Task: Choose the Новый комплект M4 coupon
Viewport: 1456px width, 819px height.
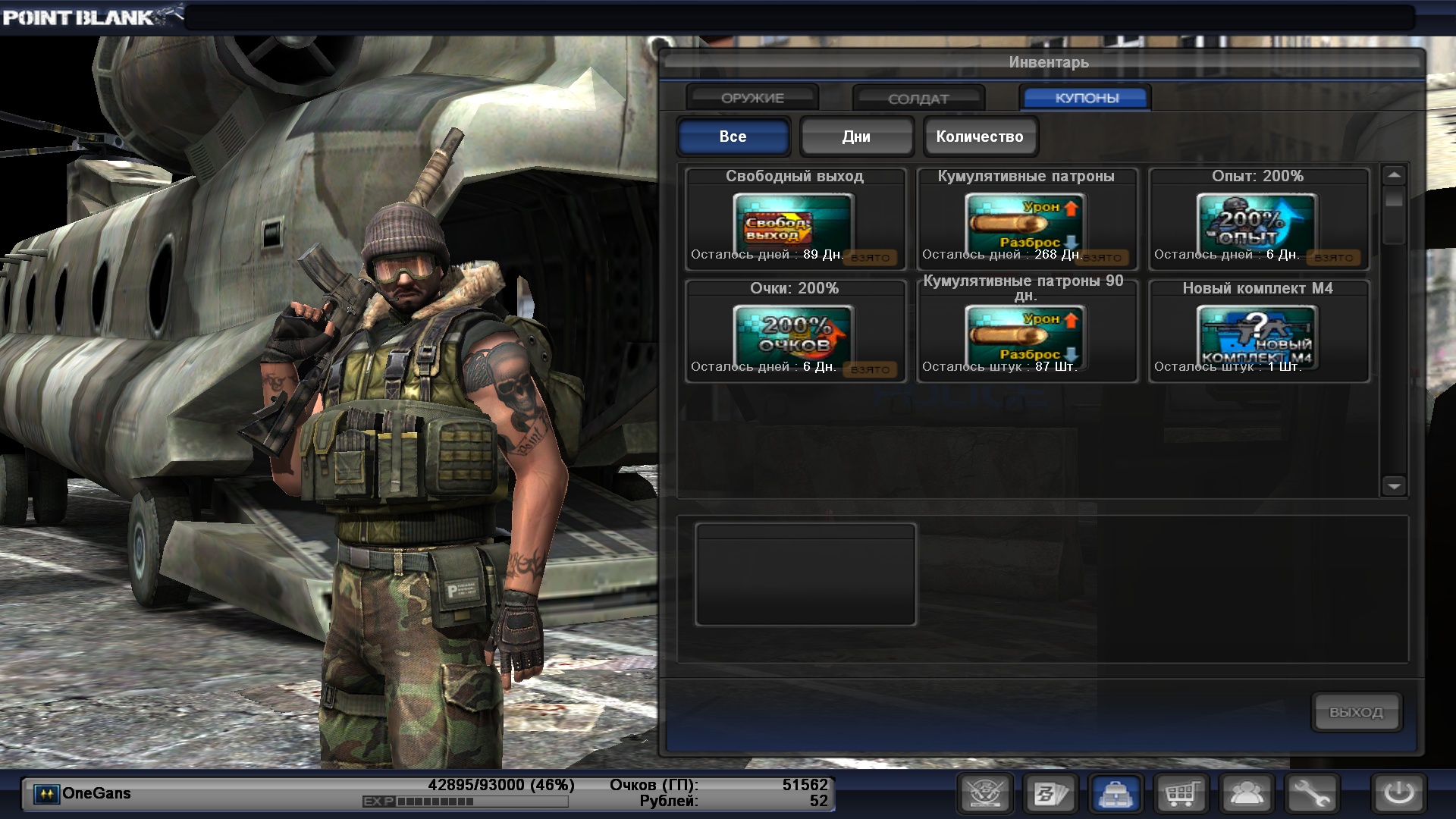Action: point(1257,332)
